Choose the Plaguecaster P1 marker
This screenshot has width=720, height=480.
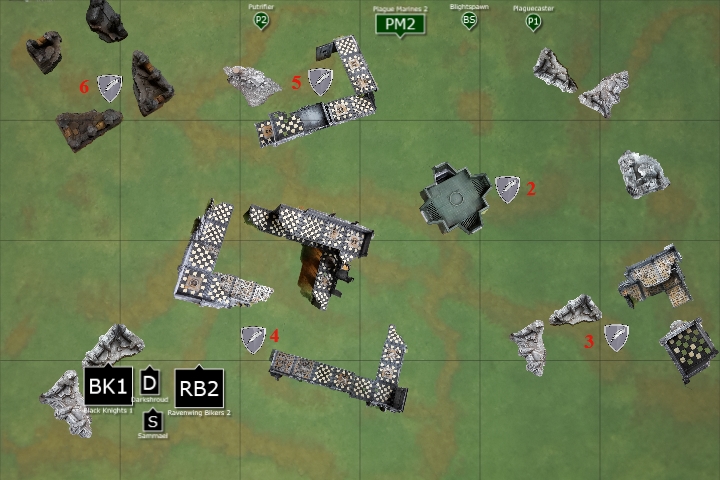(x=533, y=20)
